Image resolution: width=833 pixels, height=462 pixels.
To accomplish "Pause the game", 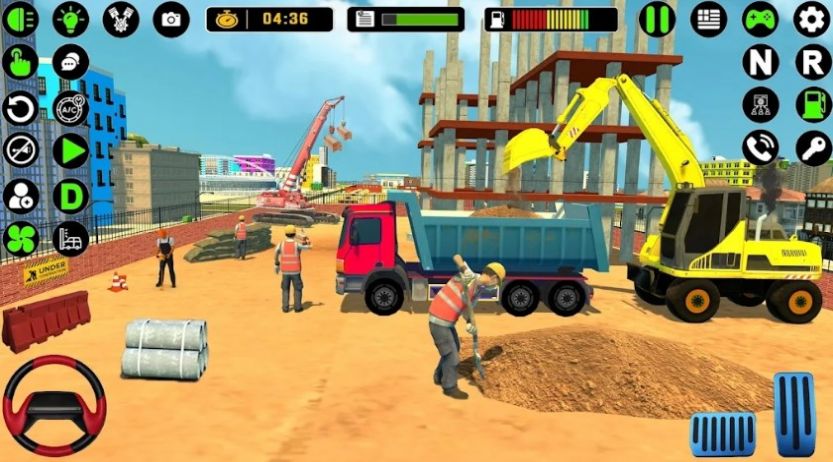I will (657, 19).
